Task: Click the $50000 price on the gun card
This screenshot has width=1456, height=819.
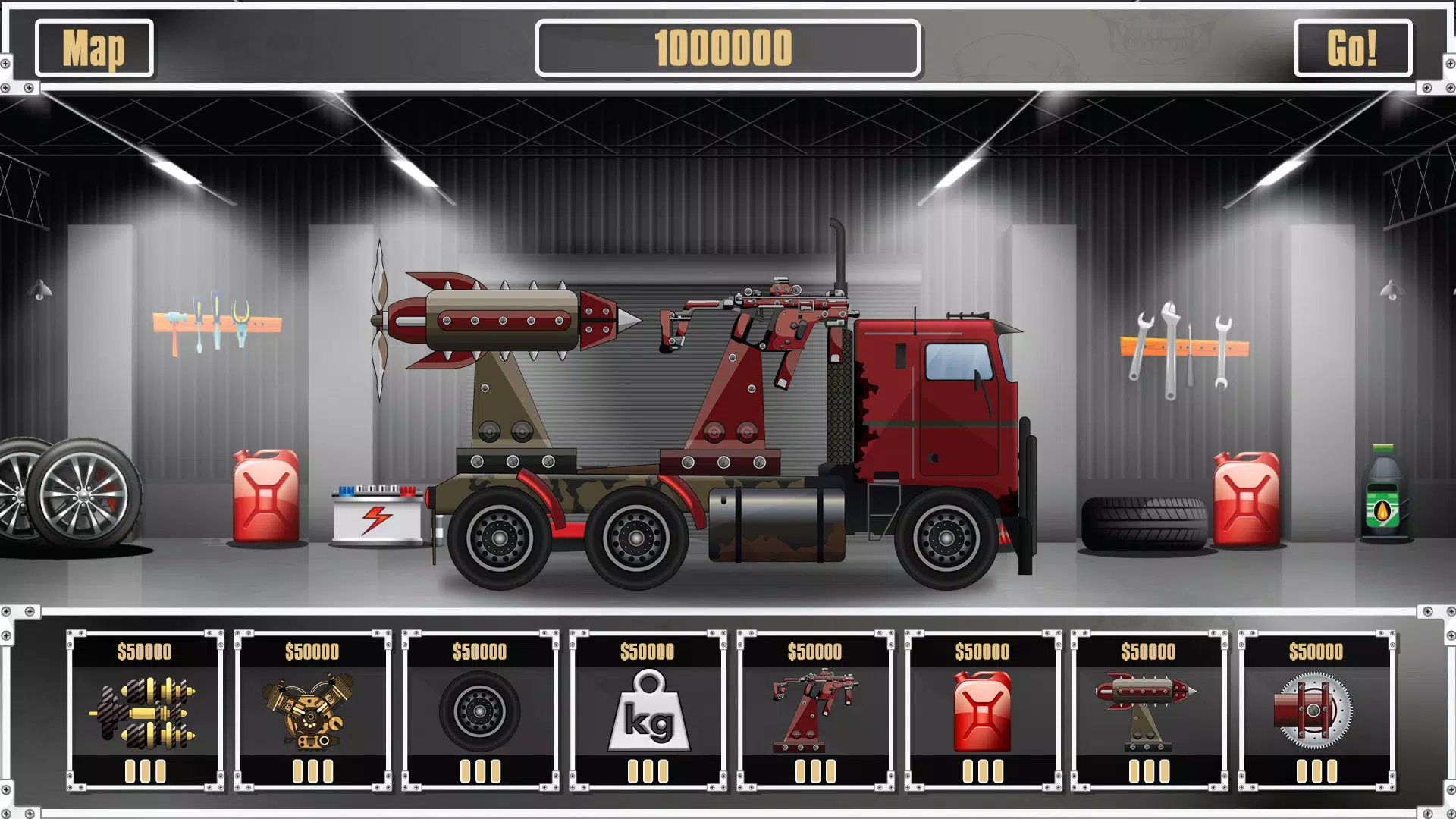Action: click(x=814, y=651)
